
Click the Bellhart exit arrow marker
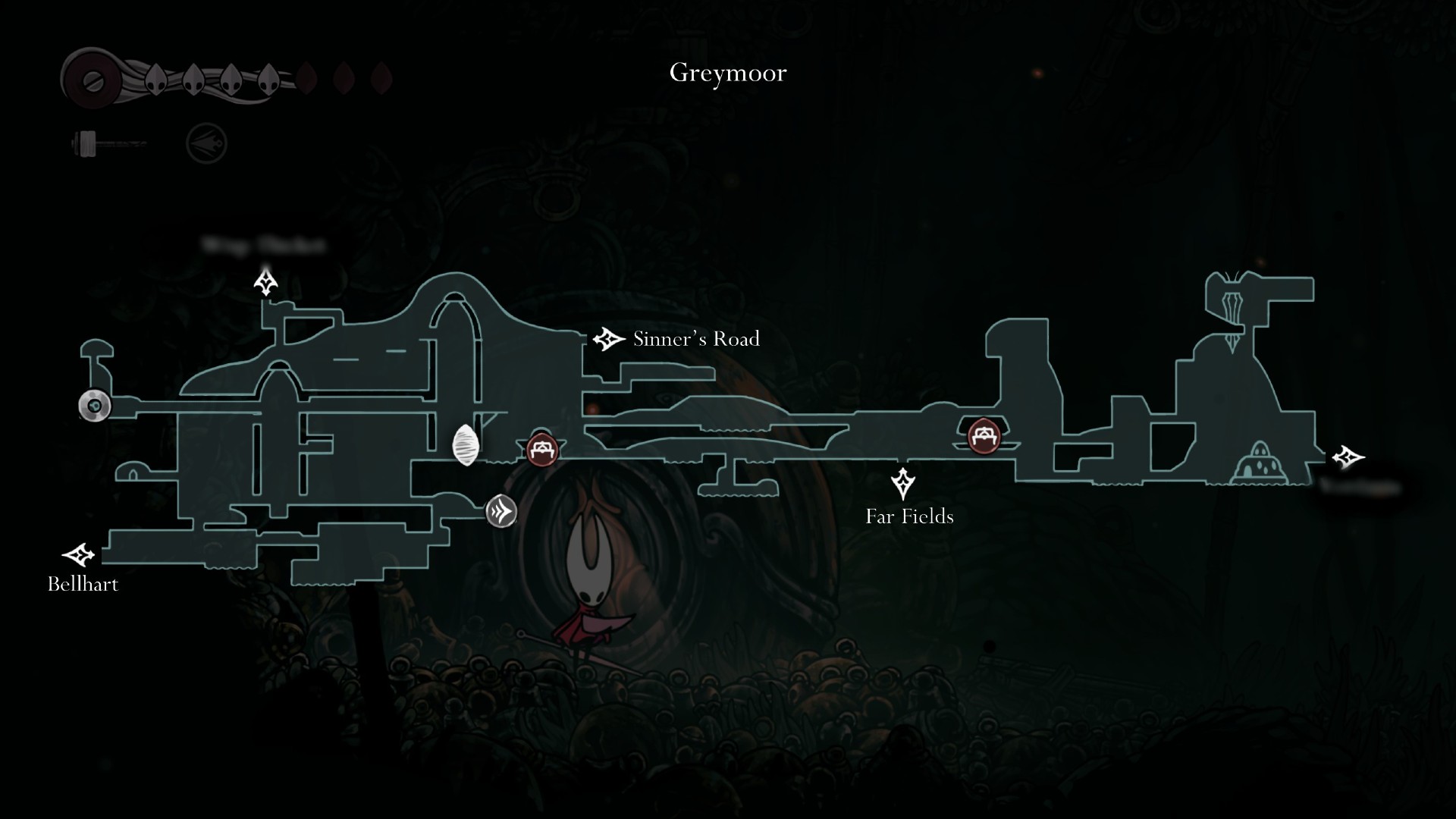tap(79, 554)
